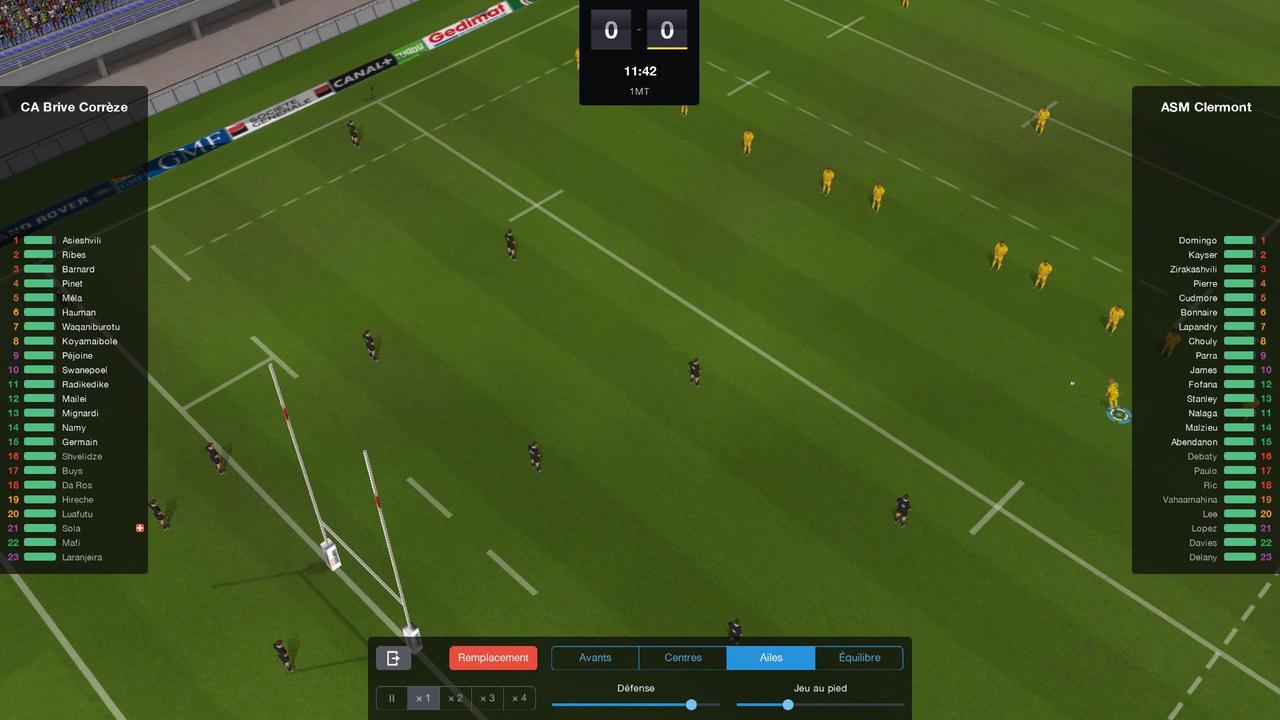Pause the match simulation
1280x720 pixels.
tap(392, 698)
